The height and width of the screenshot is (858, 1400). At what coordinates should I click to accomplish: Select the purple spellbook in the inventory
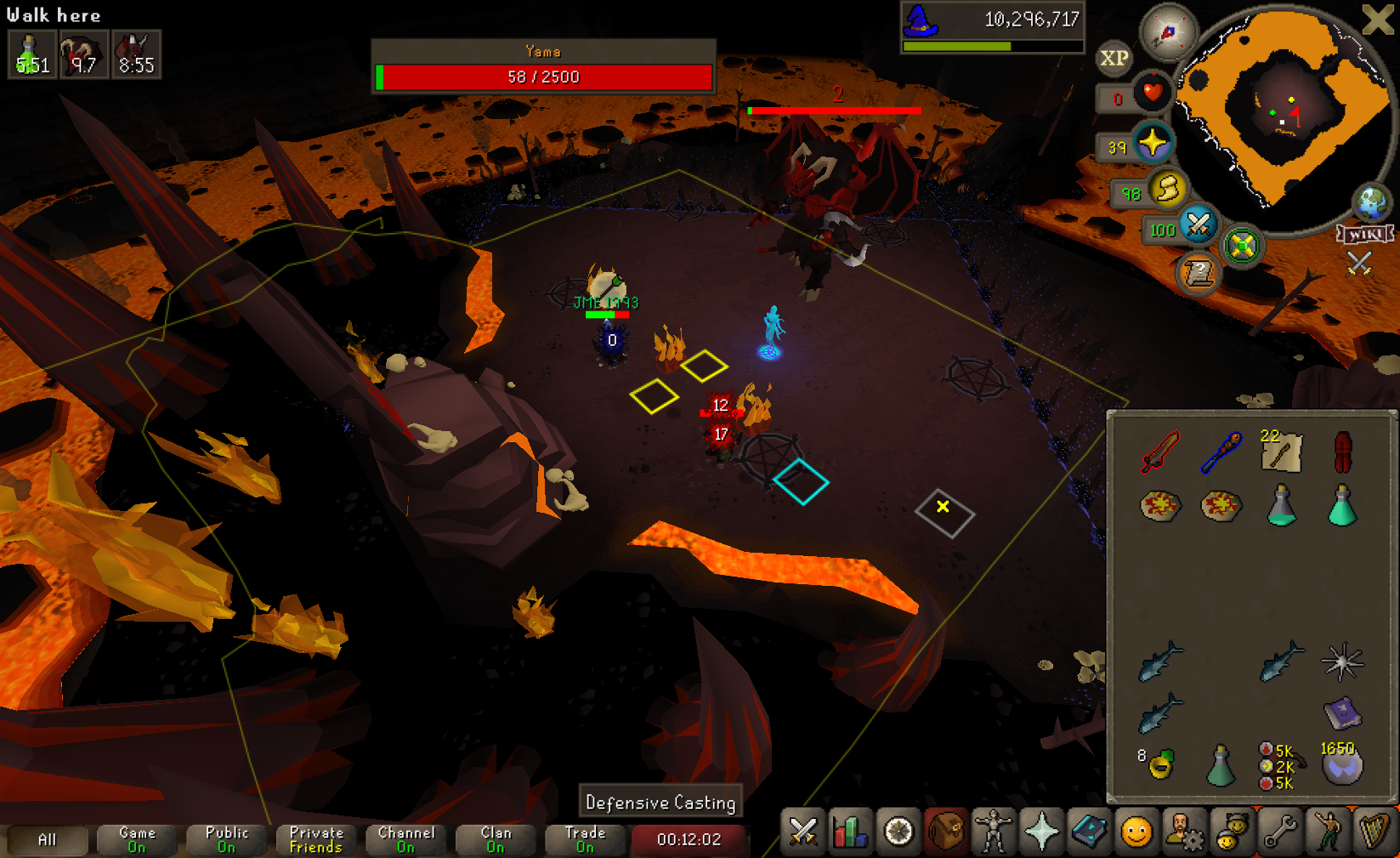click(x=1341, y=713)
